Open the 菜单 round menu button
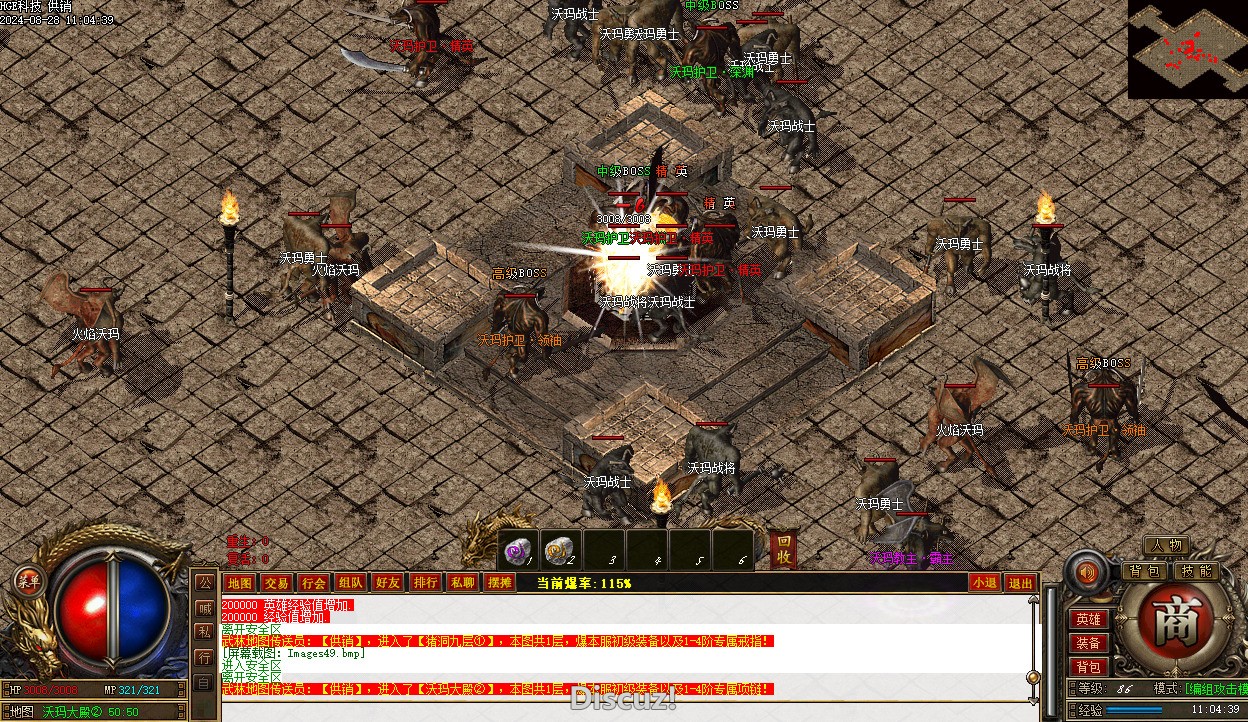The height and width of the screenshot is (722, 1248). click(28, 580)
